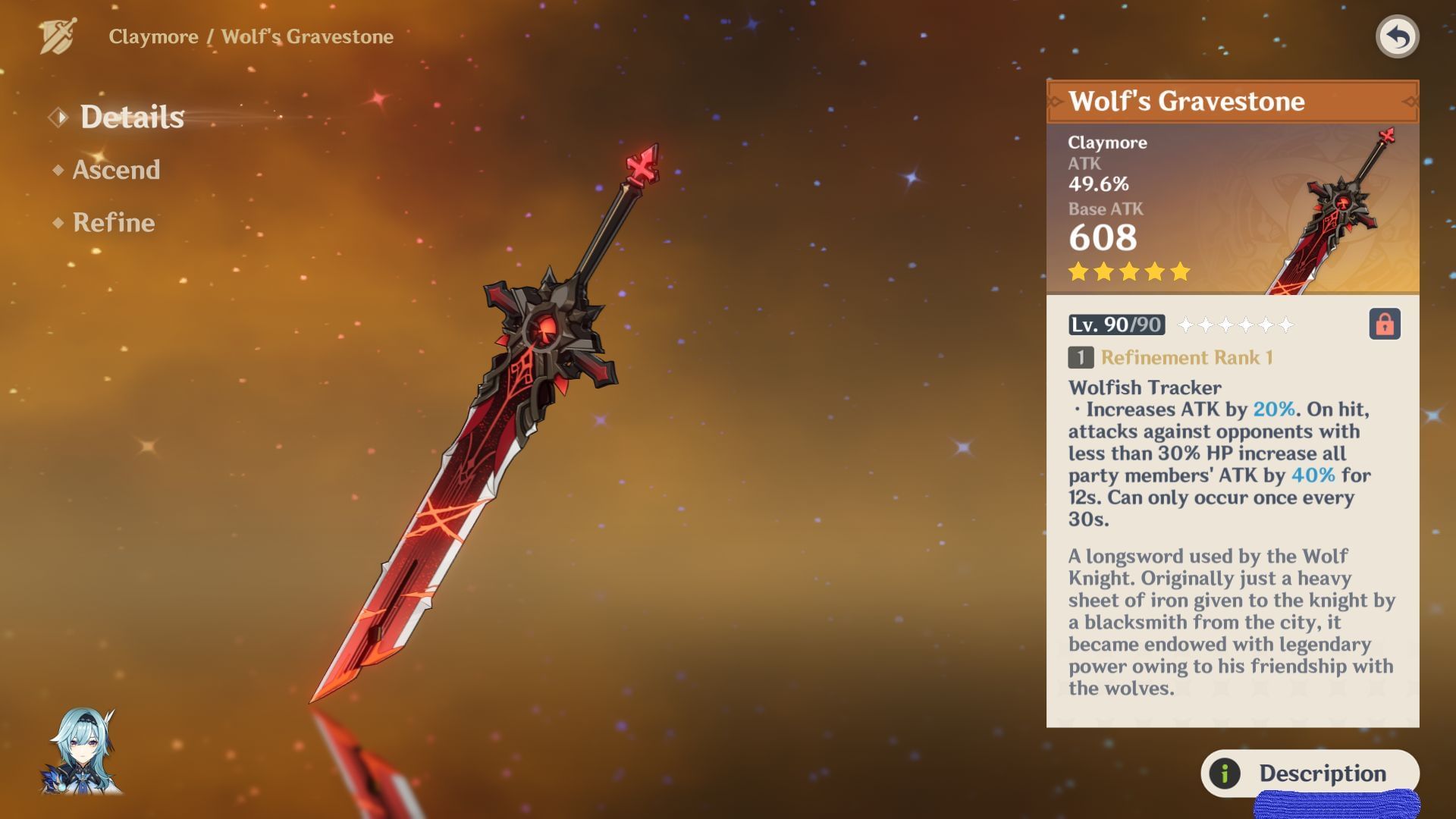Click Eula's character portrait
1456x819 pixels.
(x=82, y=752)
